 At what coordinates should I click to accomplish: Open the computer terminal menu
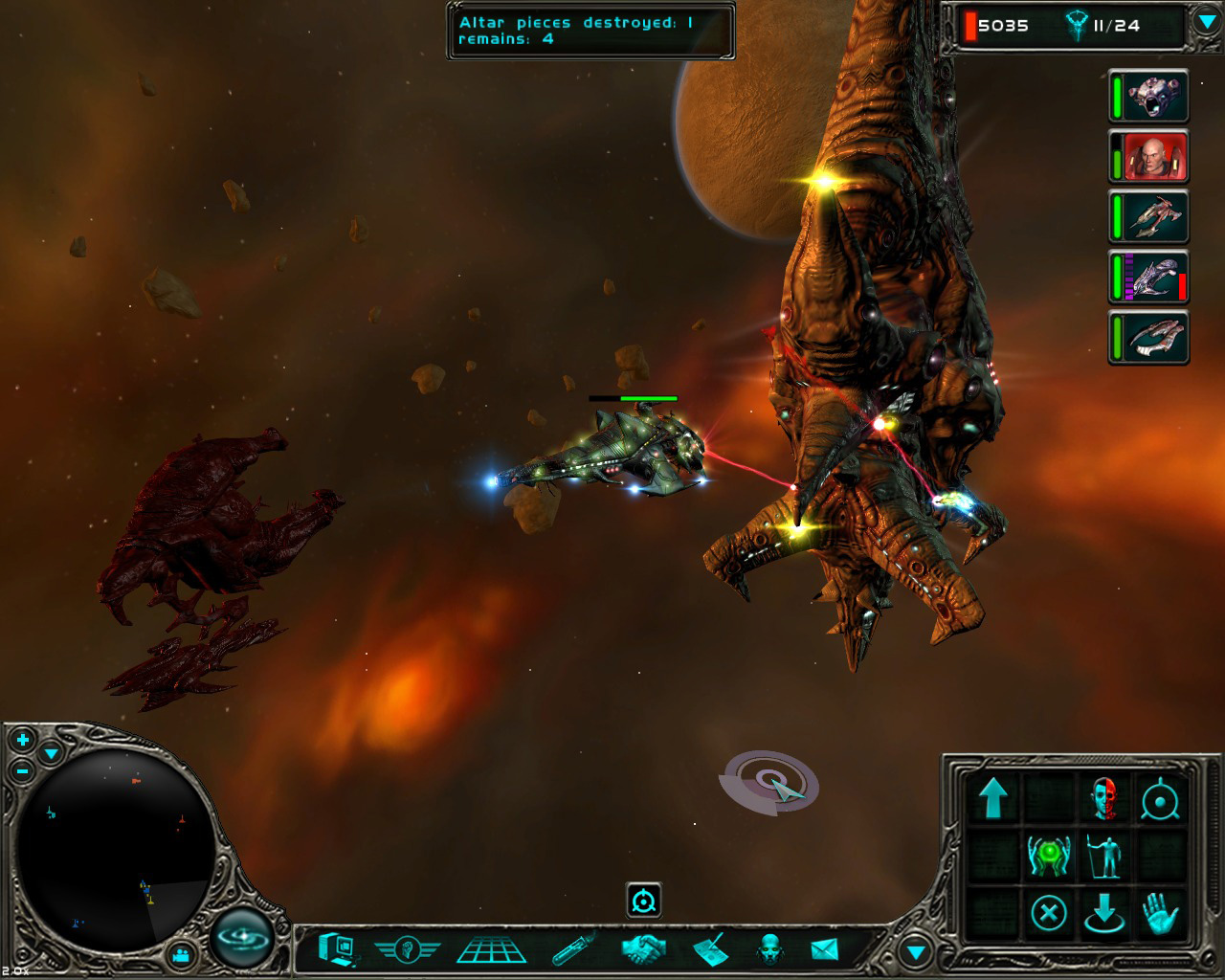click(x=338, y=949)
